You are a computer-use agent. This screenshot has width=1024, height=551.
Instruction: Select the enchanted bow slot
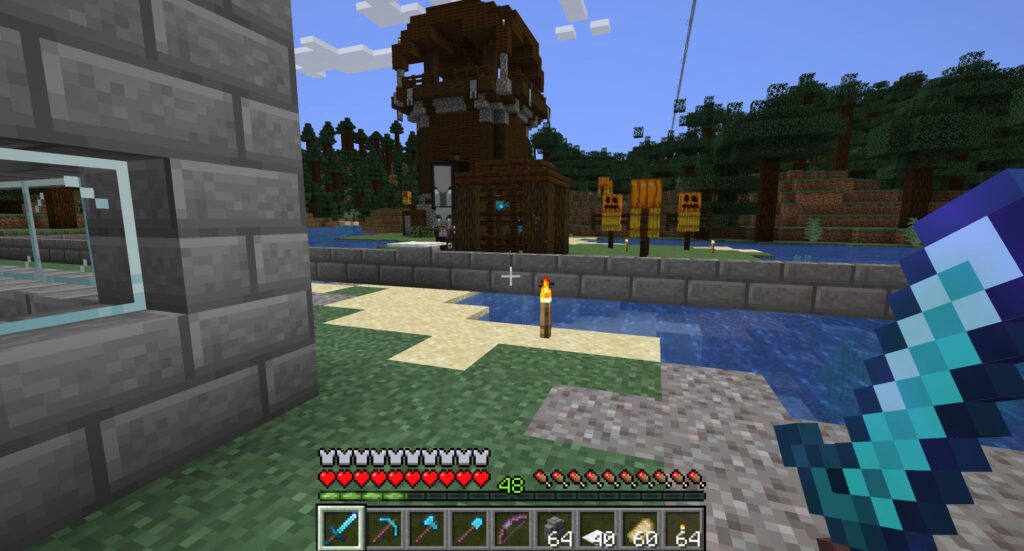click(x=512, y=527)
